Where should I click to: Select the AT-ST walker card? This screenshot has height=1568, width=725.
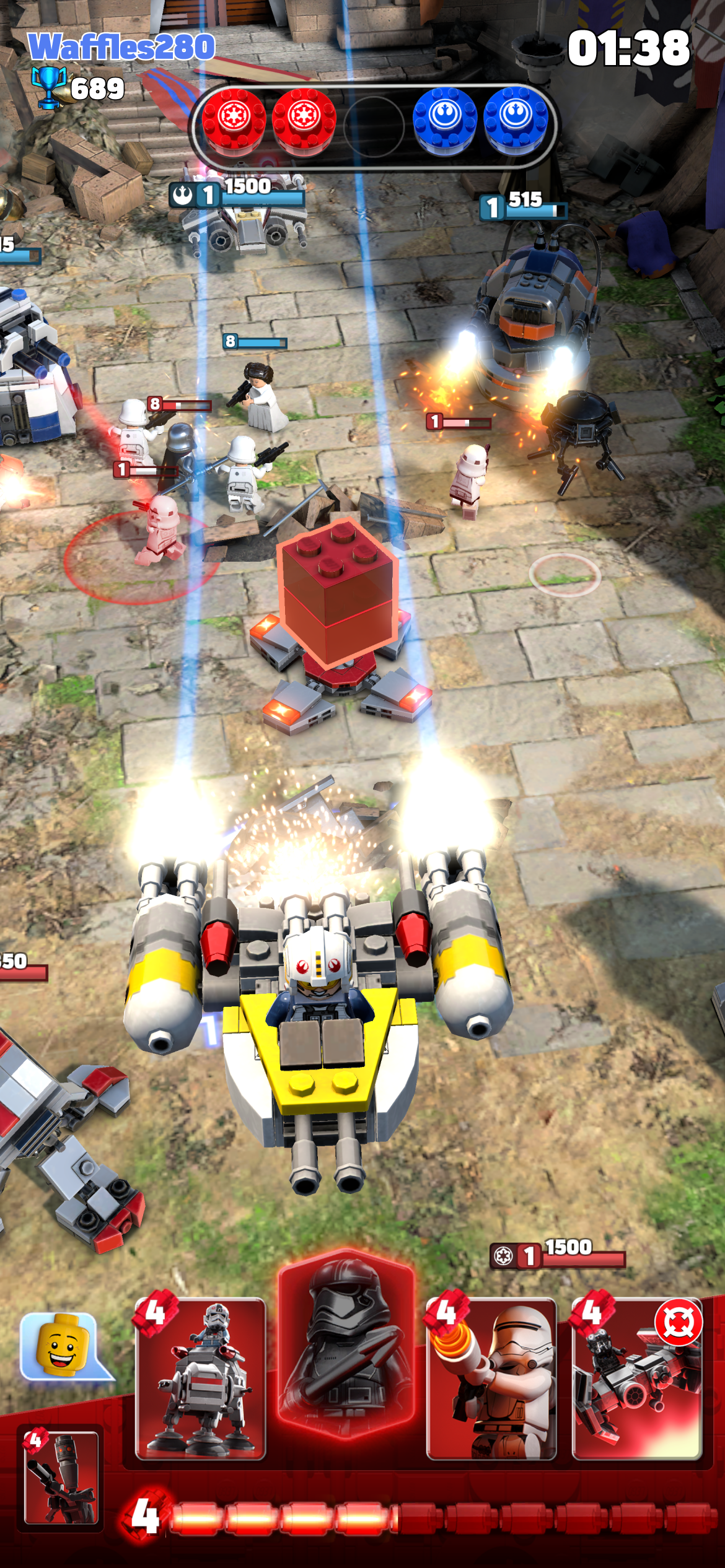coord(201,1380)
